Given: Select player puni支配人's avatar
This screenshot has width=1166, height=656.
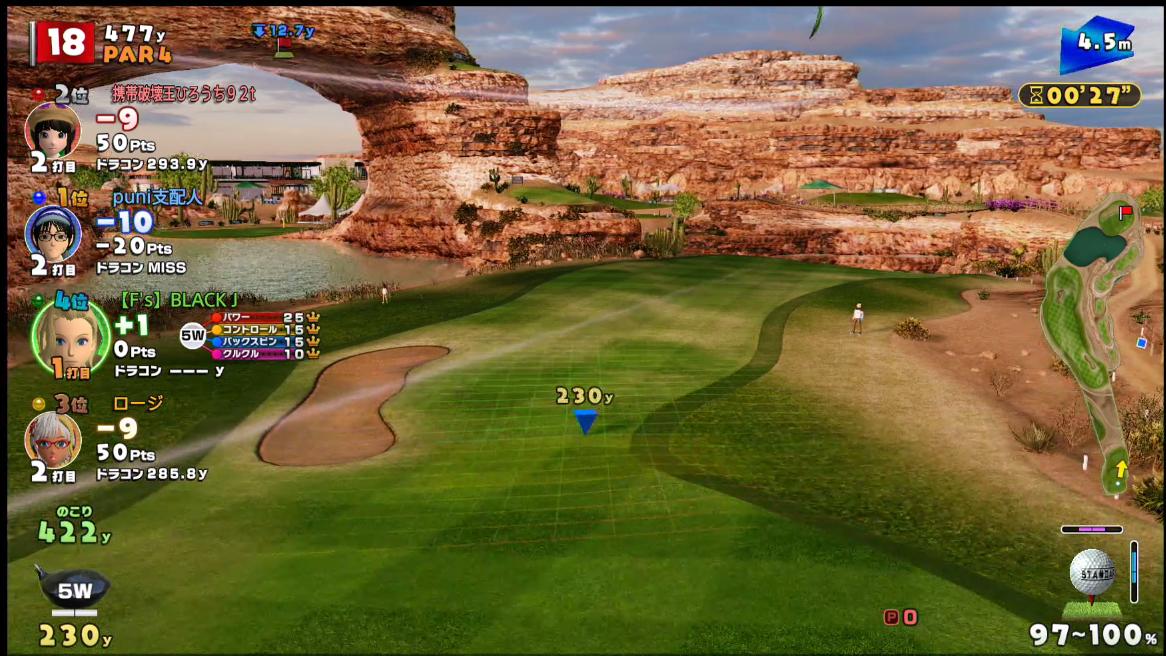Looking at the screenshot, I should pyautogui.click(x=52, y=234).
